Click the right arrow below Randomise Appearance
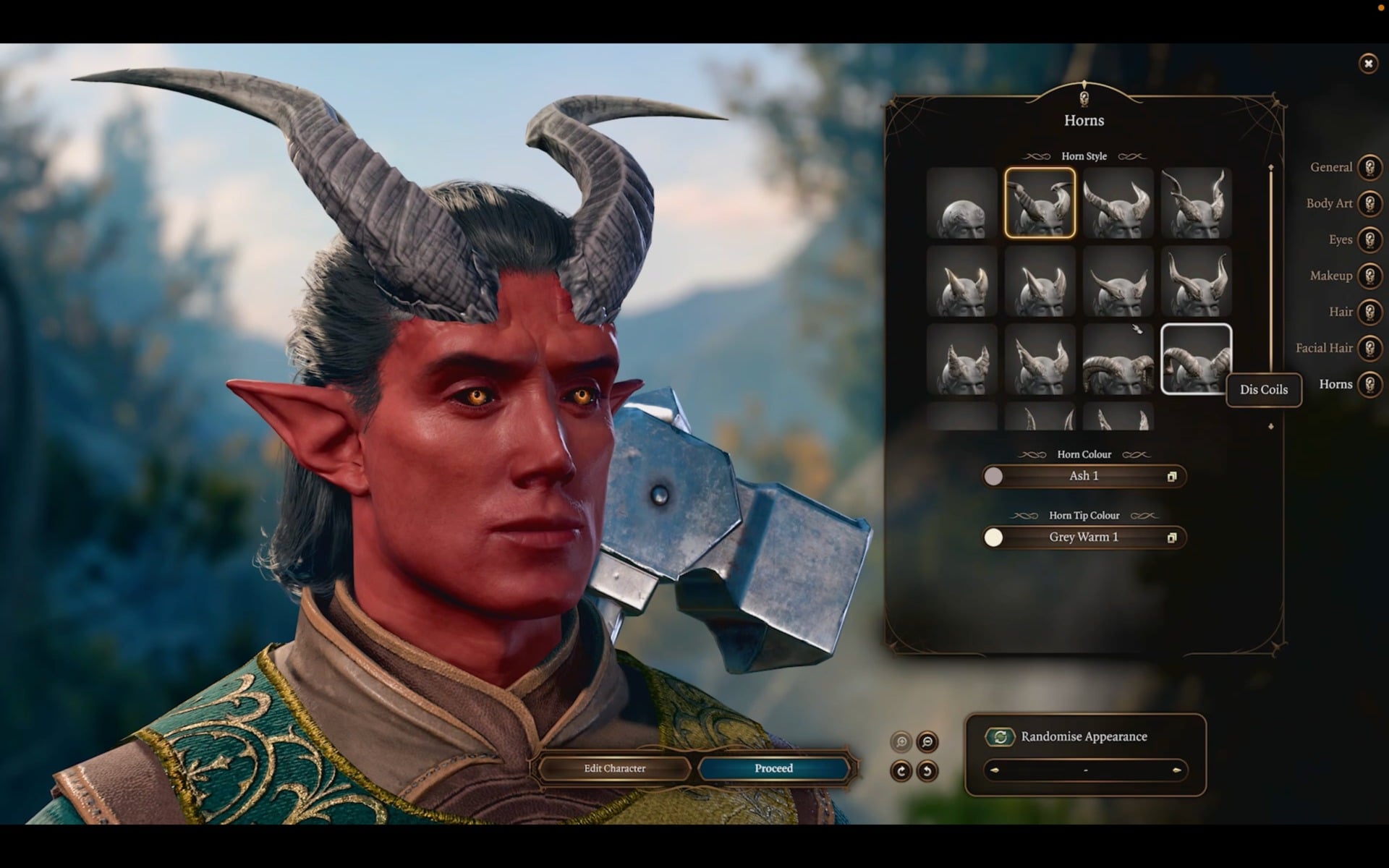Image resolution: width=1389 pixels, height=868 pixels. tap(1176, 770)
